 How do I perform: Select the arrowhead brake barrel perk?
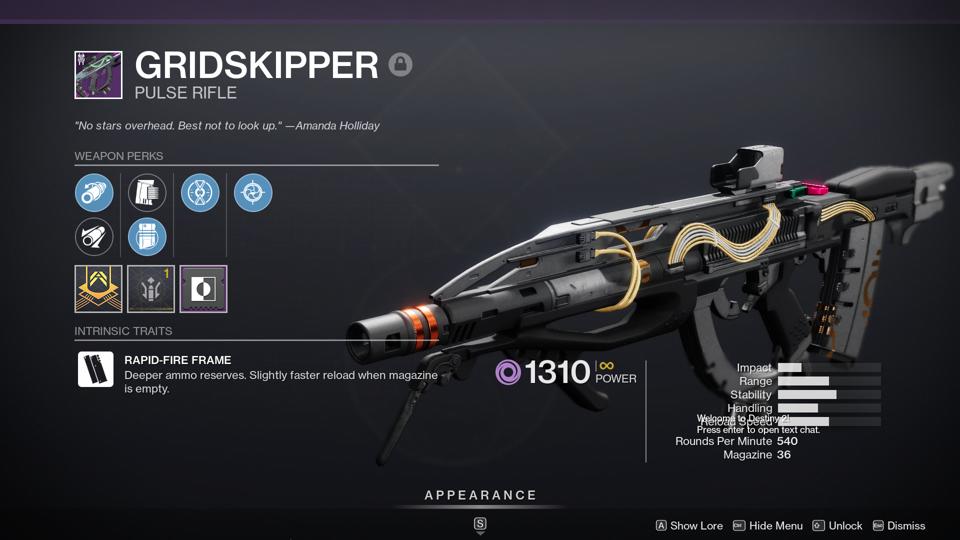coord(94,193)
